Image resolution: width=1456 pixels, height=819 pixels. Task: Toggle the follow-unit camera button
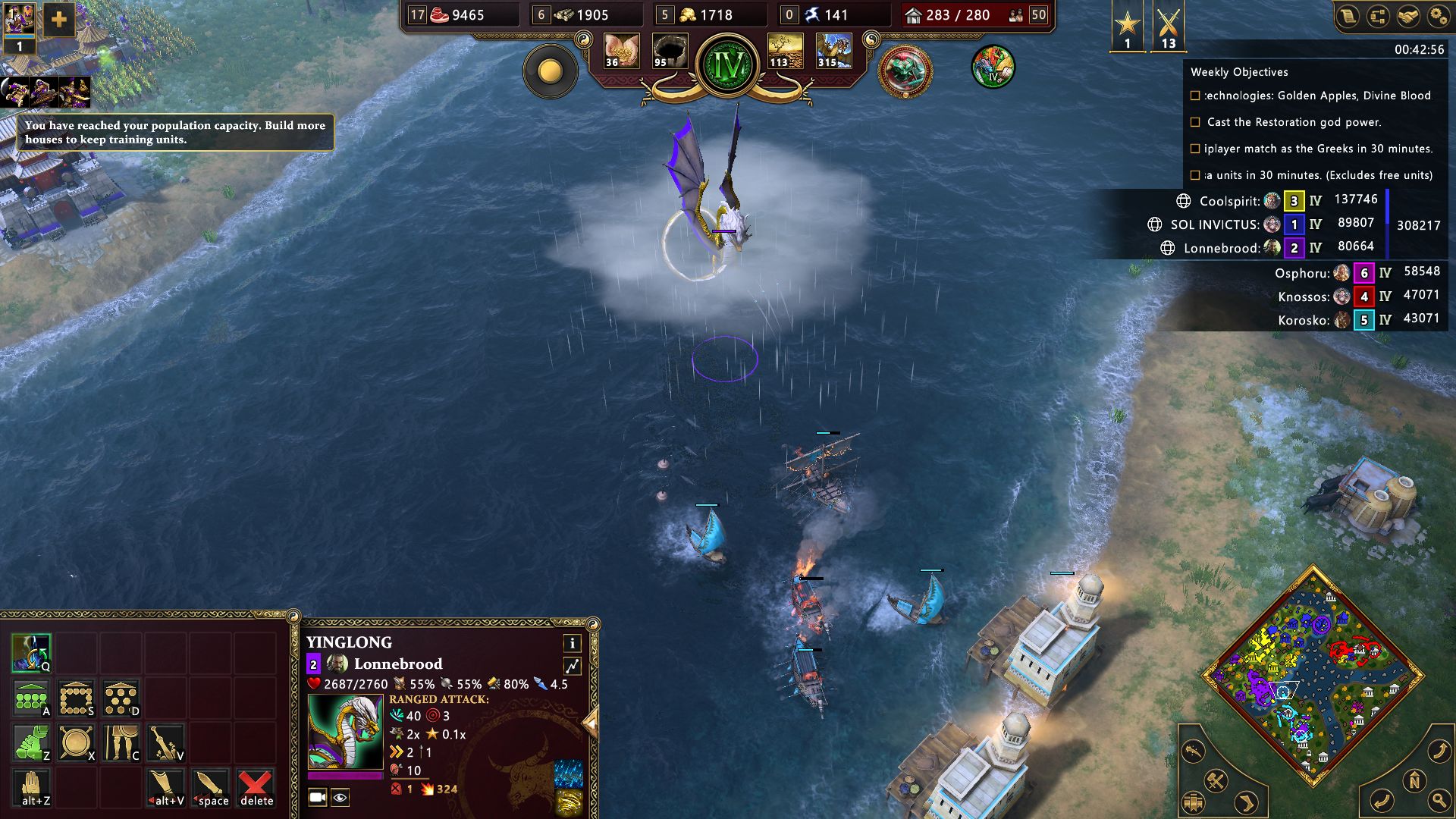pos(318,797)
